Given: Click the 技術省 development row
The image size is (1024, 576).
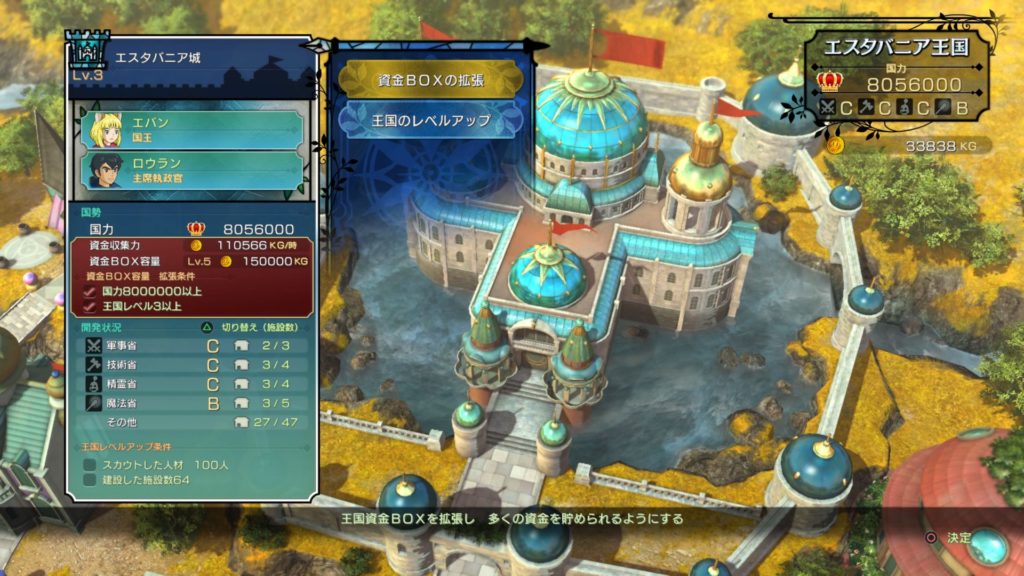Looking at the screenshot, I should [x=190, y=365].
